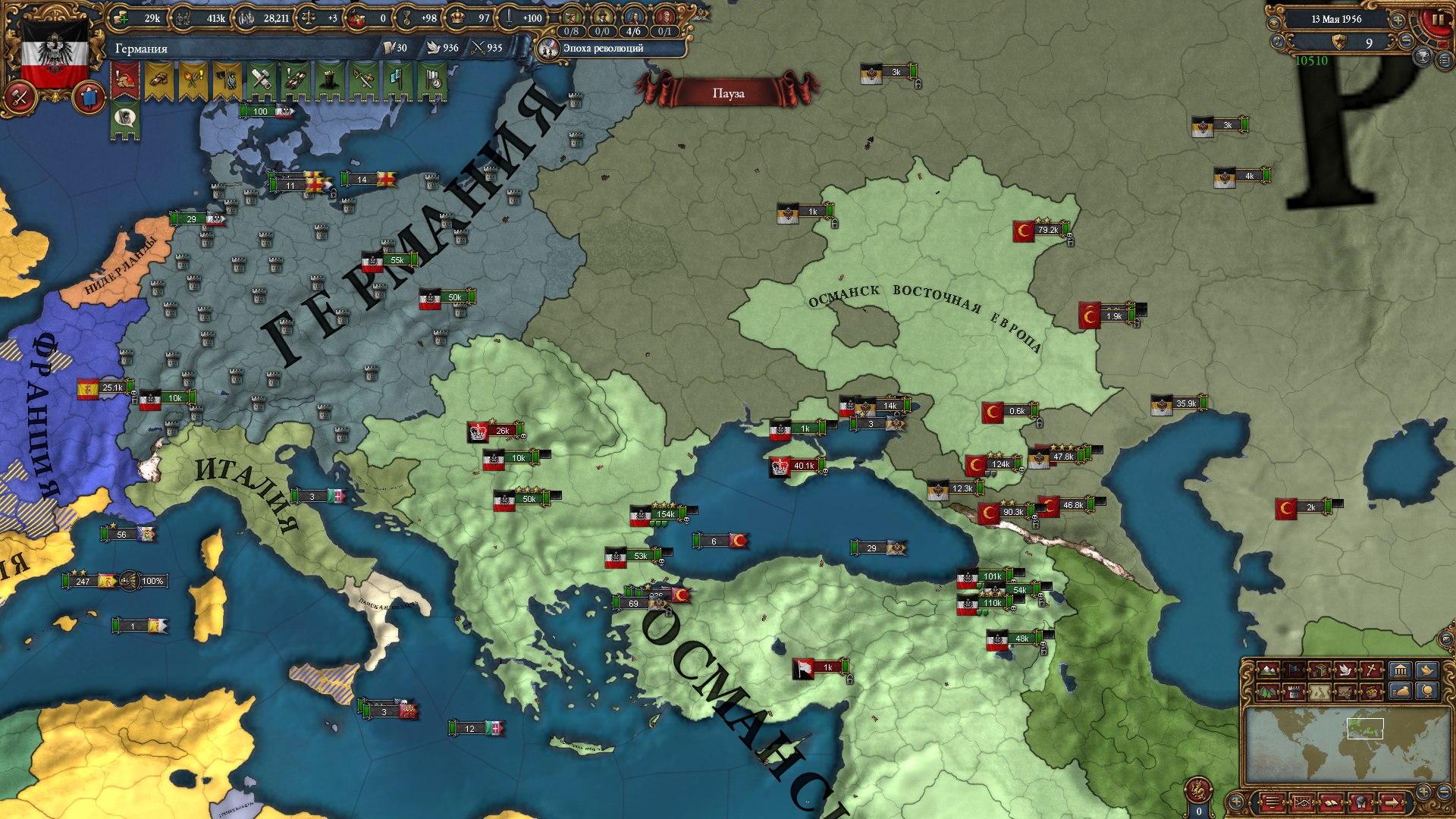Open the music player note icon
Viewport: 1456px width, 819px height.
tap(1278, 42)
